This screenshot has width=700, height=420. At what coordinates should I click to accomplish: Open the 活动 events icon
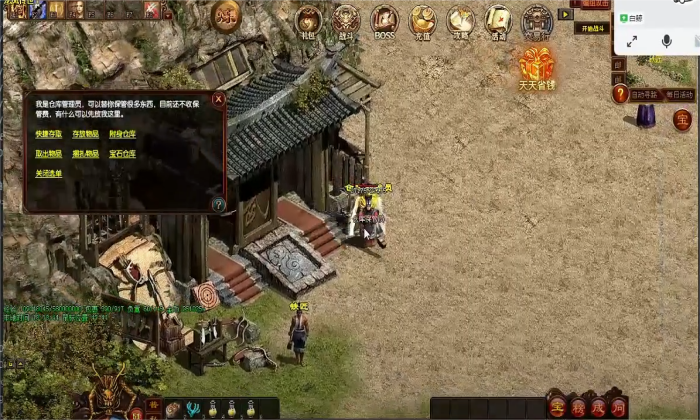point(498,19)
